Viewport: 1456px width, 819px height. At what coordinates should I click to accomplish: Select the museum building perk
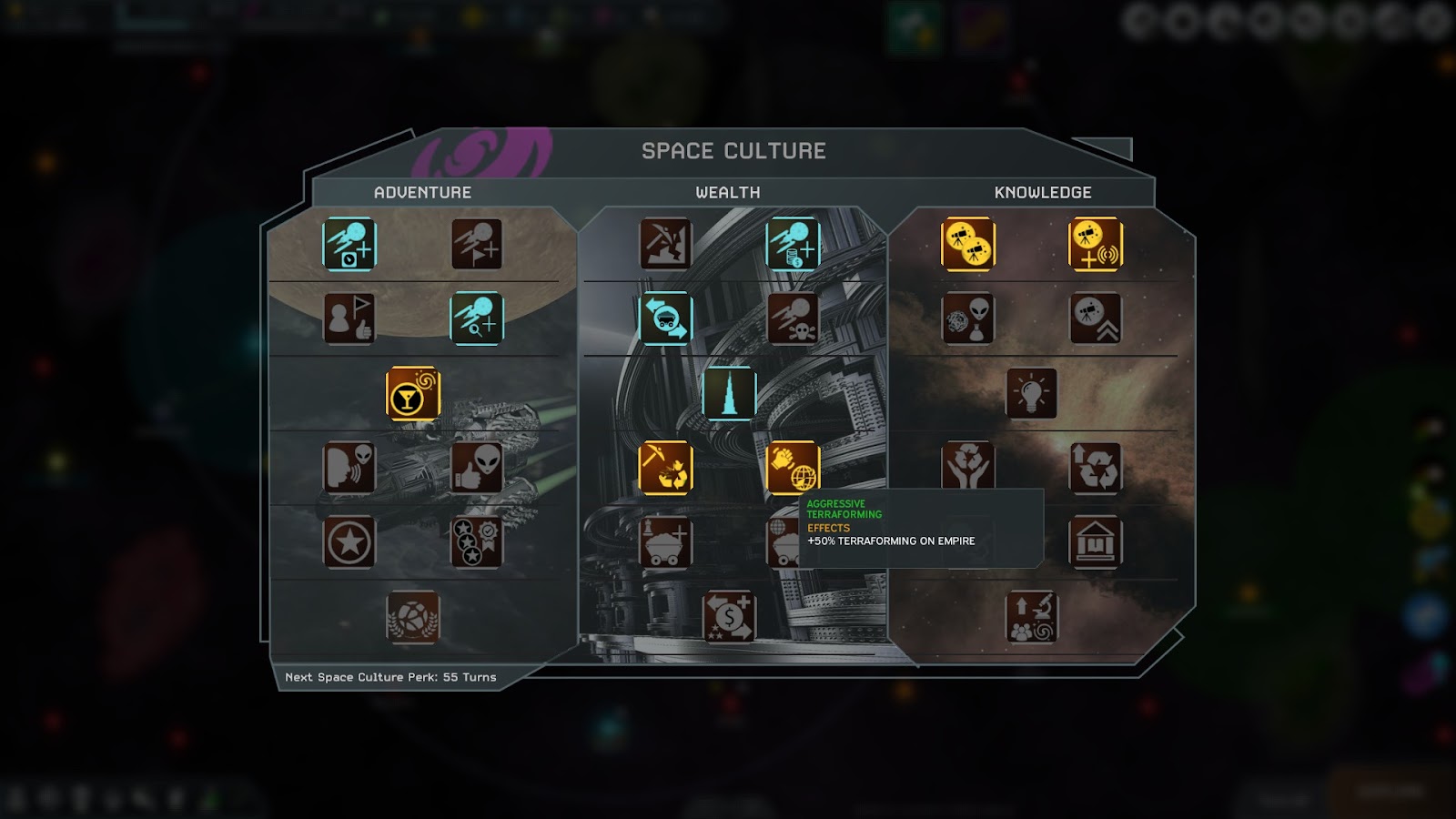coord(1095,543)
